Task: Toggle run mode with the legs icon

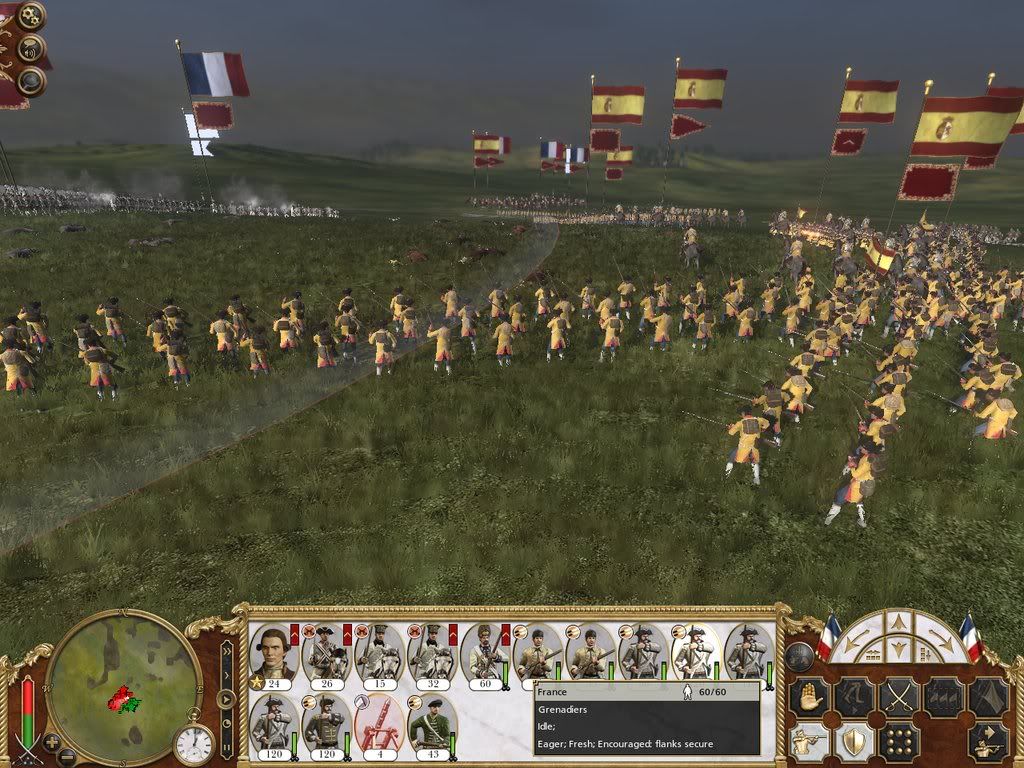Action: (853, 697)
